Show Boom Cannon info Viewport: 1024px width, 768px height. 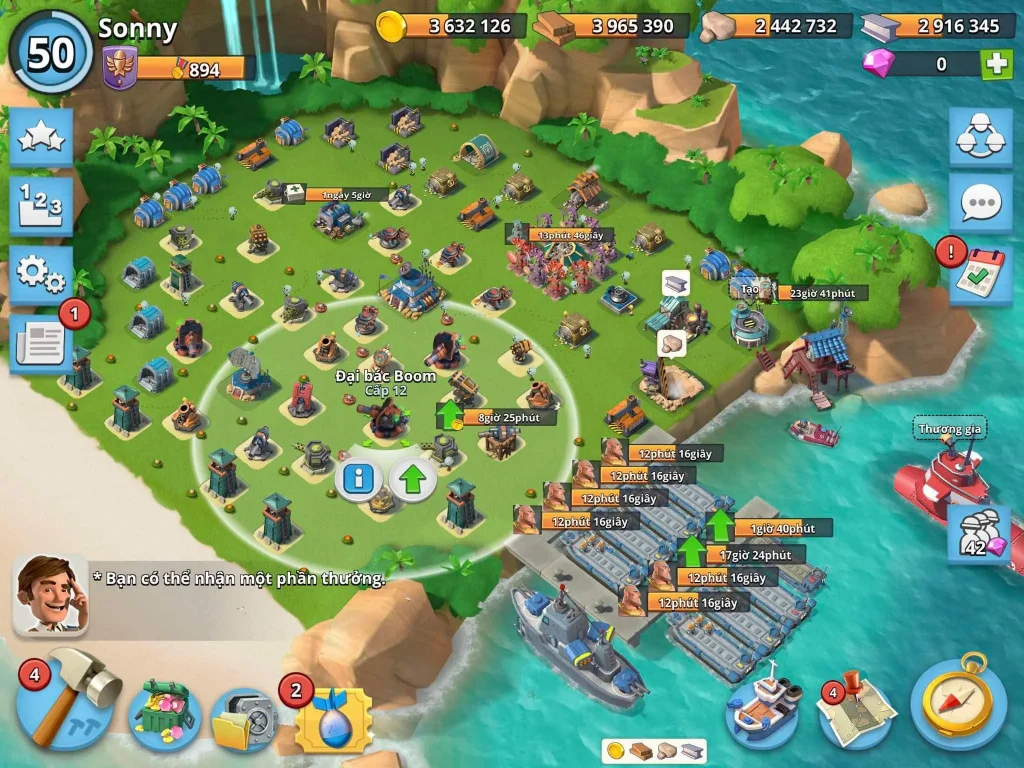coord(357,481)
